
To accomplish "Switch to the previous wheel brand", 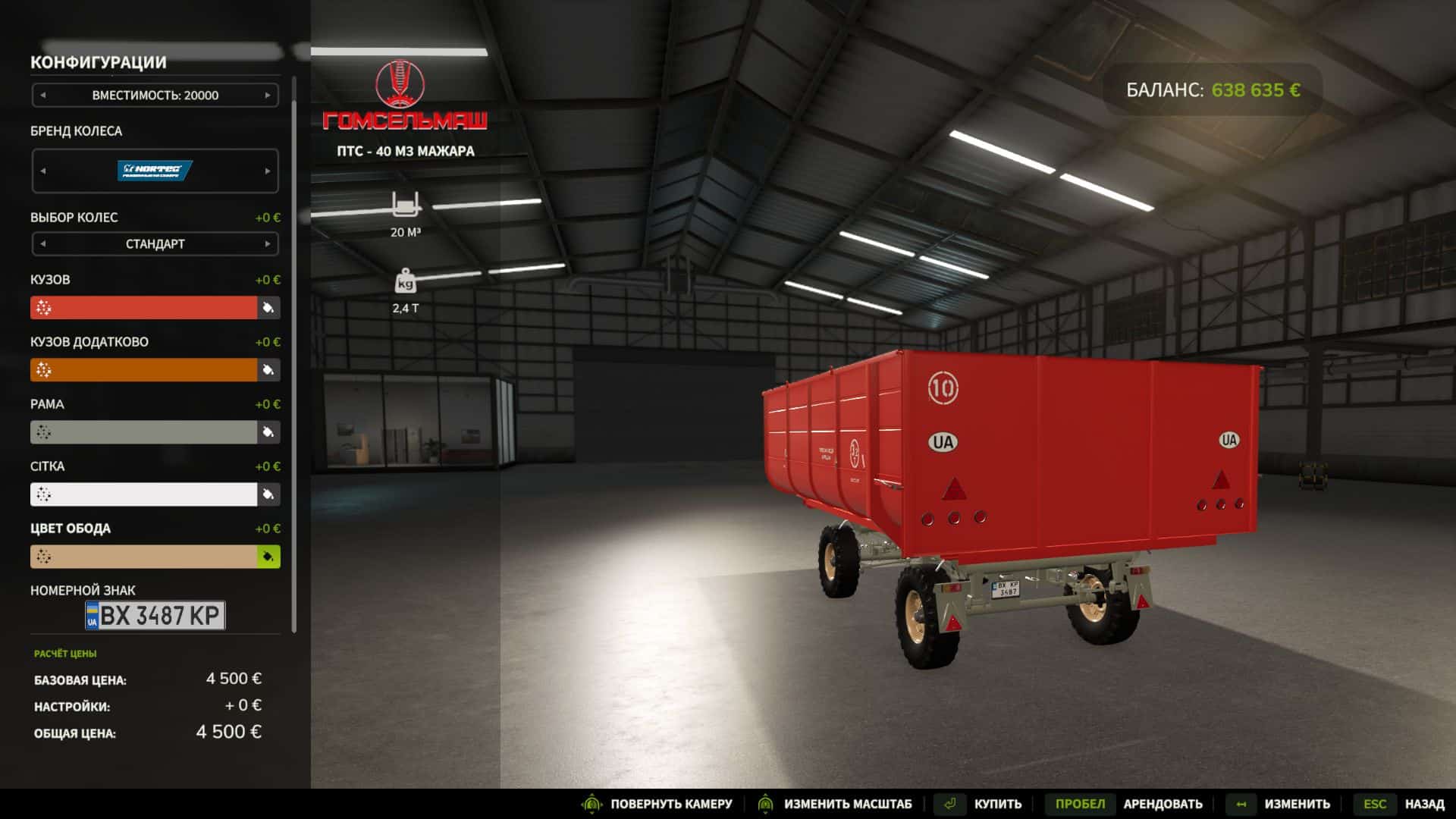I will [43, 171].
